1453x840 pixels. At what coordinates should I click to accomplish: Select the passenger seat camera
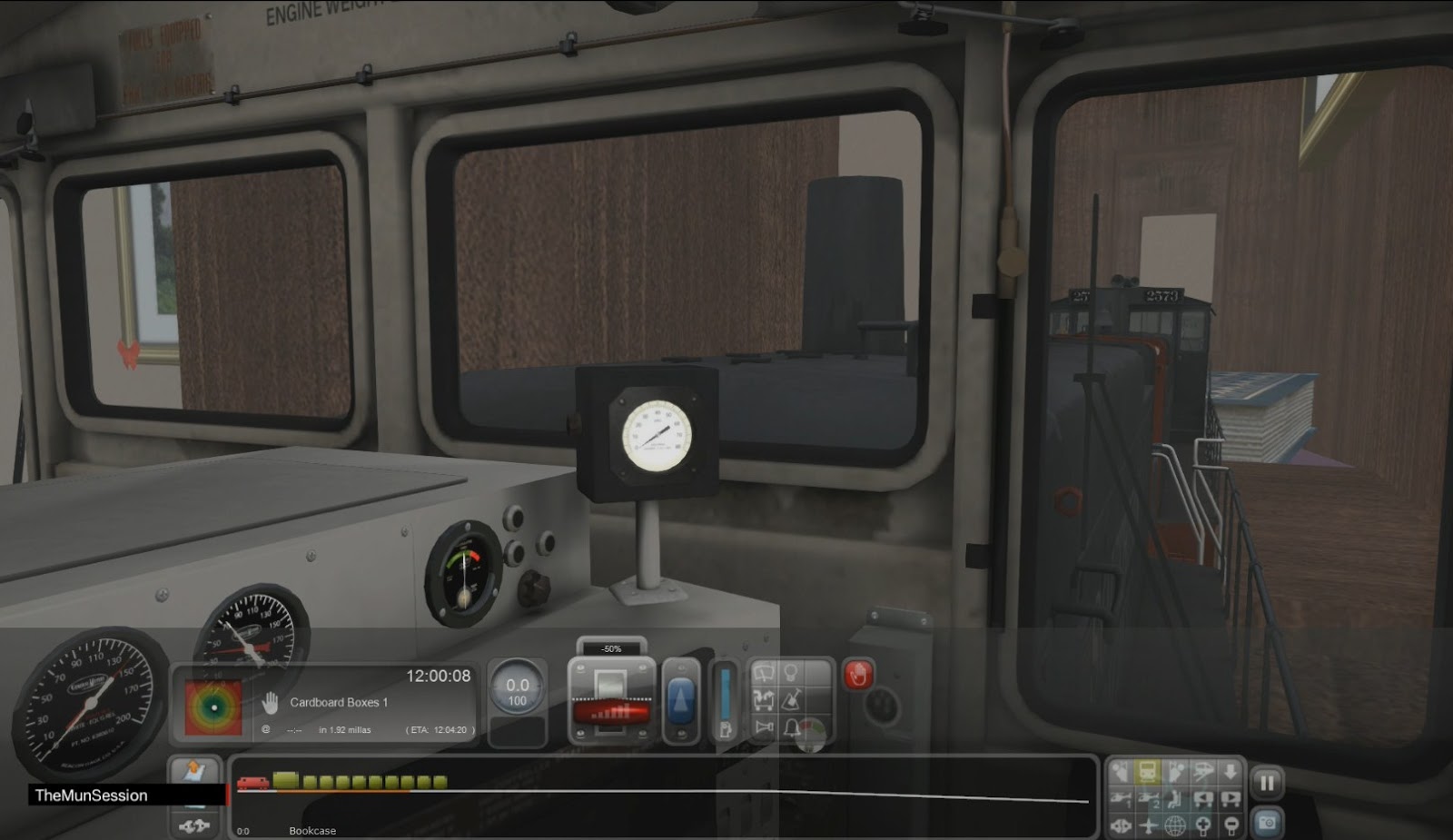point(1176,799)
